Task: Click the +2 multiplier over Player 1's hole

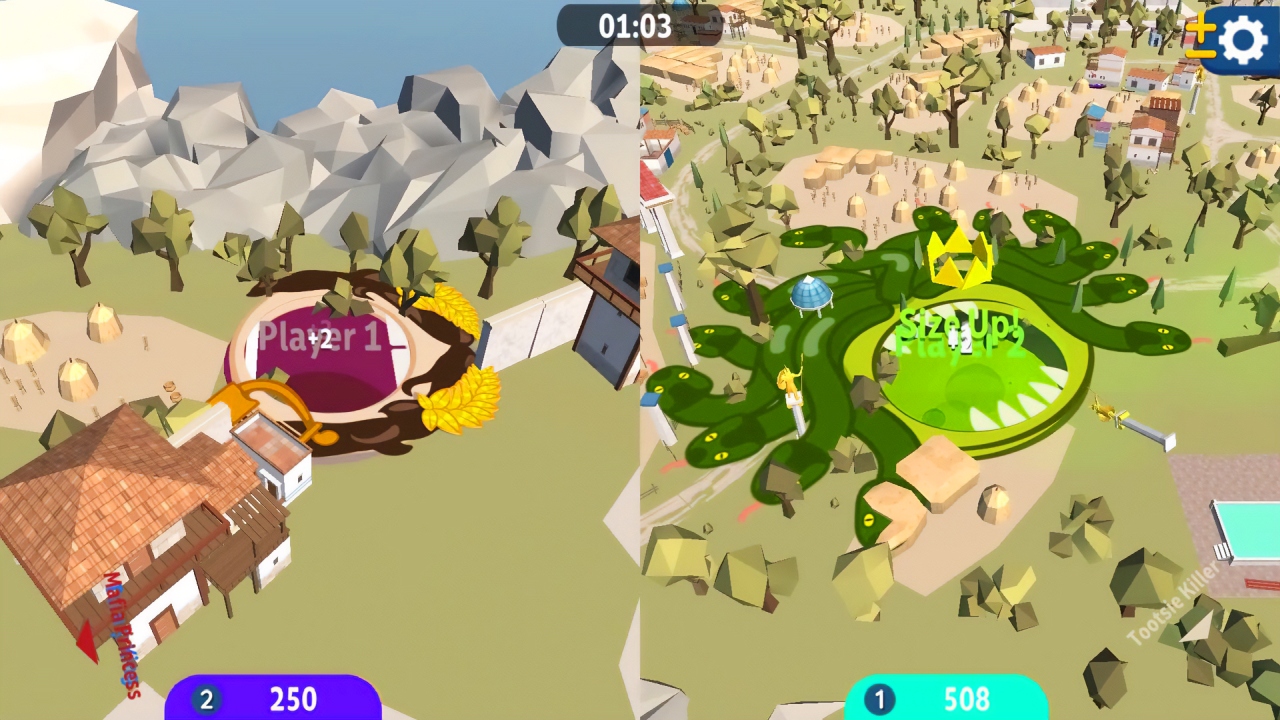Action: click(320, 340)
